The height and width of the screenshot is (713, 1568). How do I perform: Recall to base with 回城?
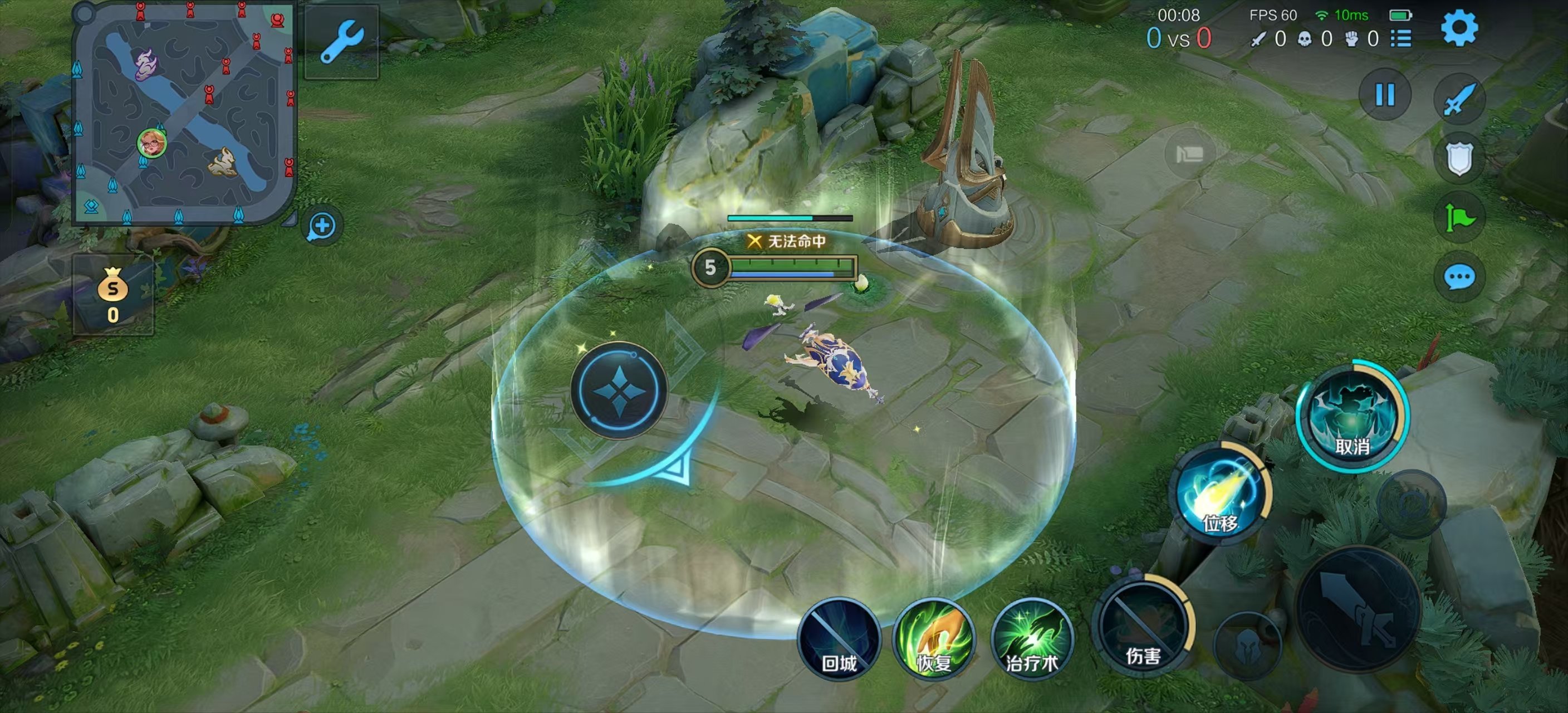[839, 638]
